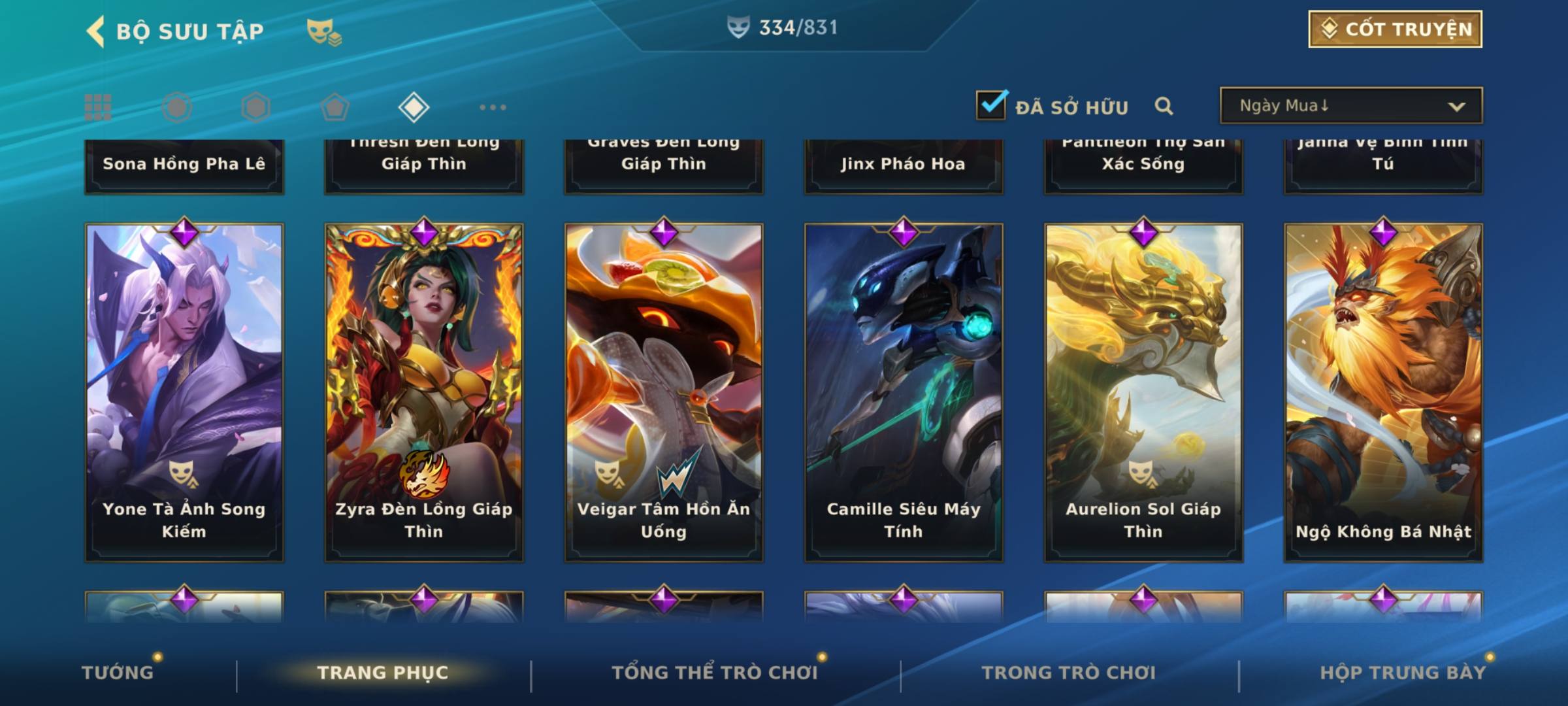Open the Cốt Truyện button
Viewport: 1568px width, 706px height.
tap(1394, 29)
